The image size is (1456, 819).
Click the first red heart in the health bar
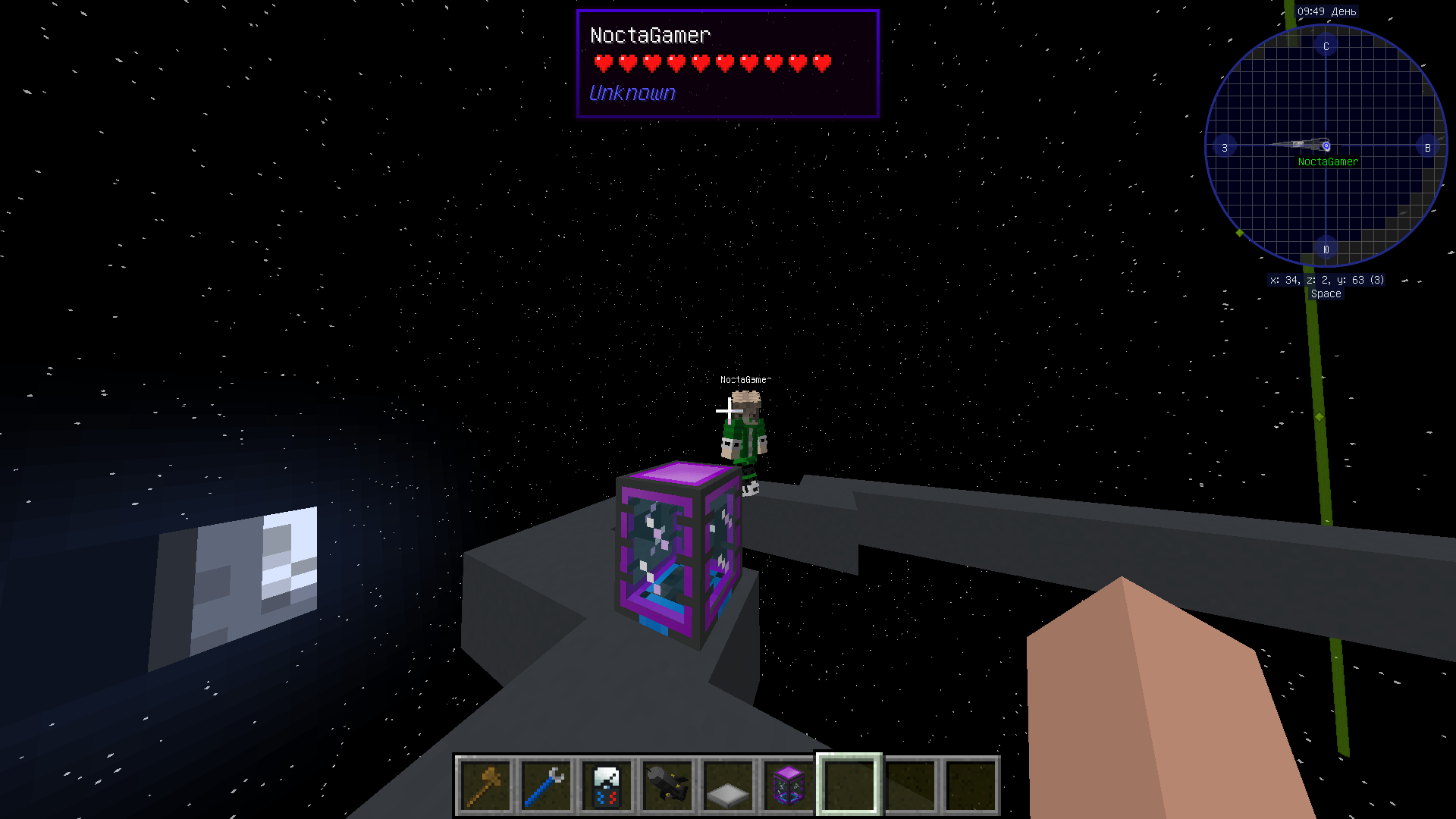click(x=601, y=64)
